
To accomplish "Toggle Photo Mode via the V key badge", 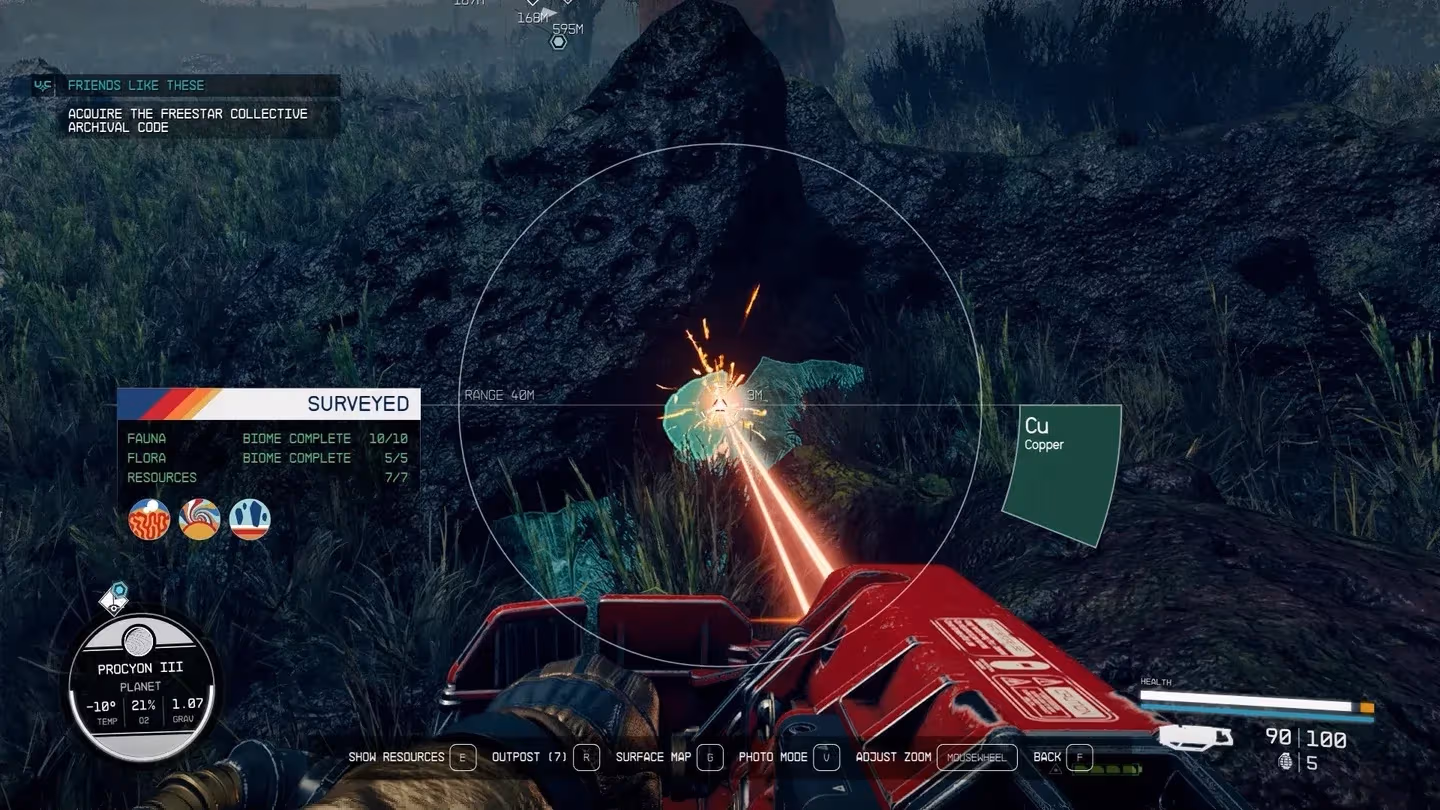I will tap(826, 757).
